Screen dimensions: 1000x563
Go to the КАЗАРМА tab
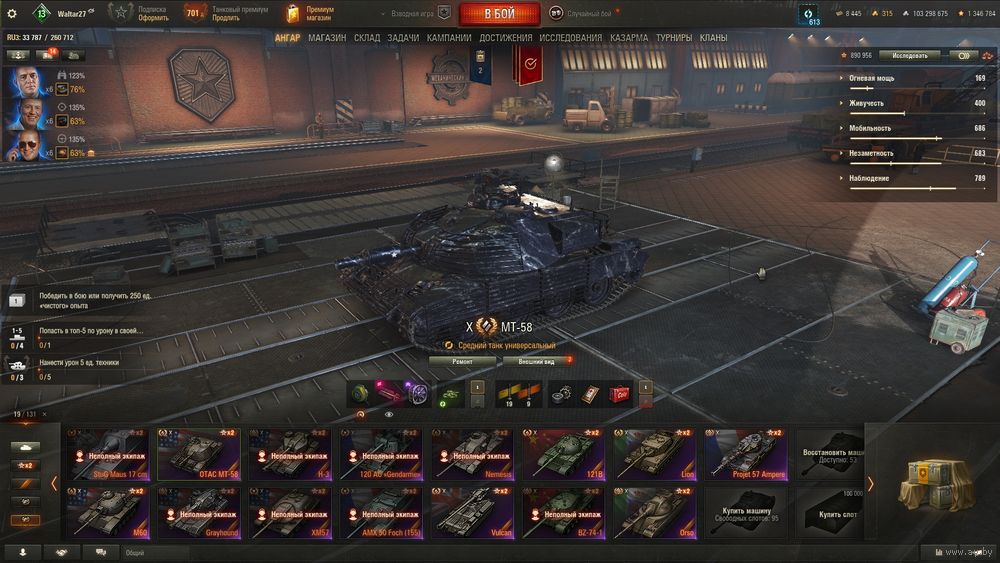[629, 38]
